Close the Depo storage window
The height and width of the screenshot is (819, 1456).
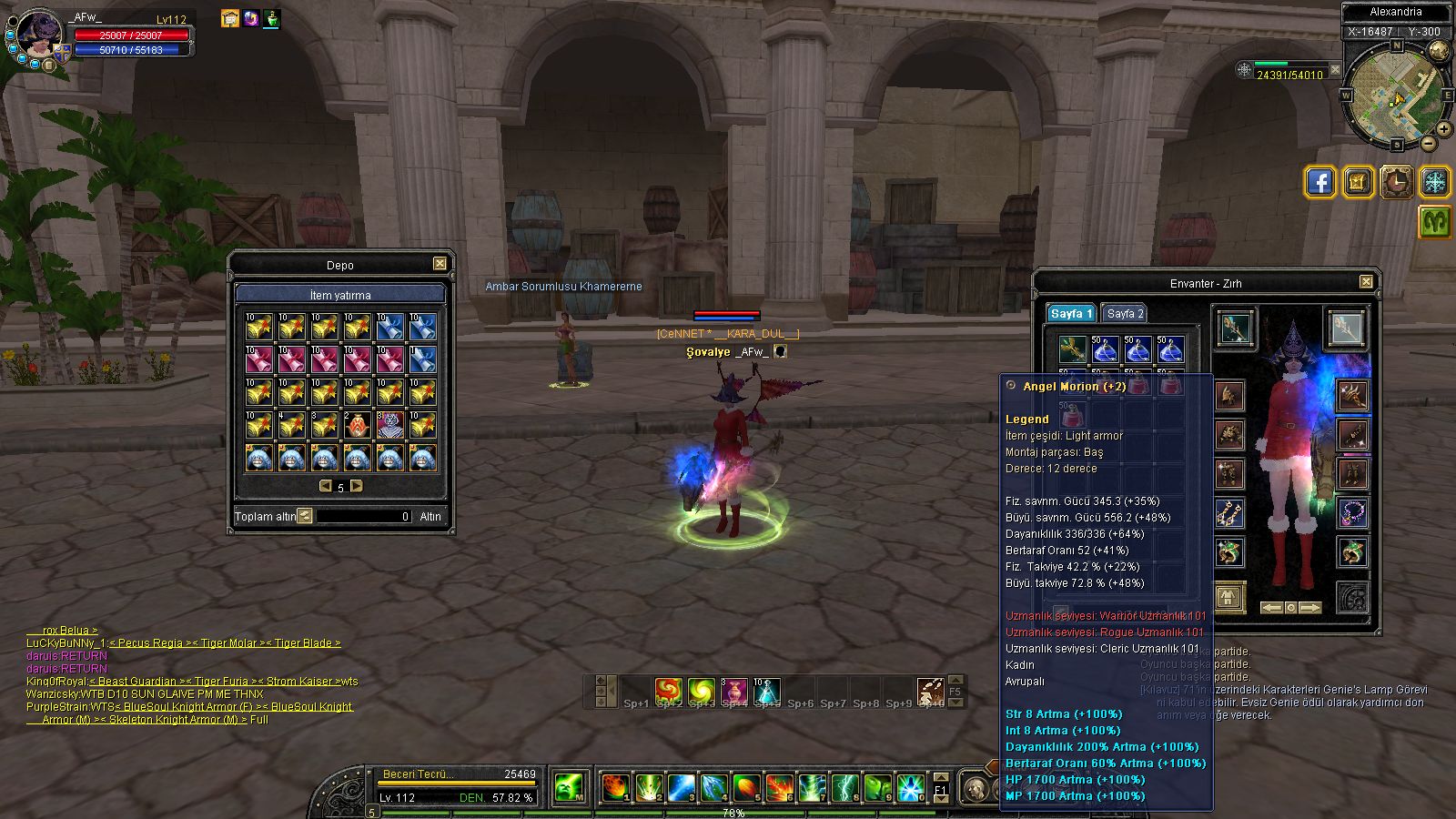[x=440, y=264]
